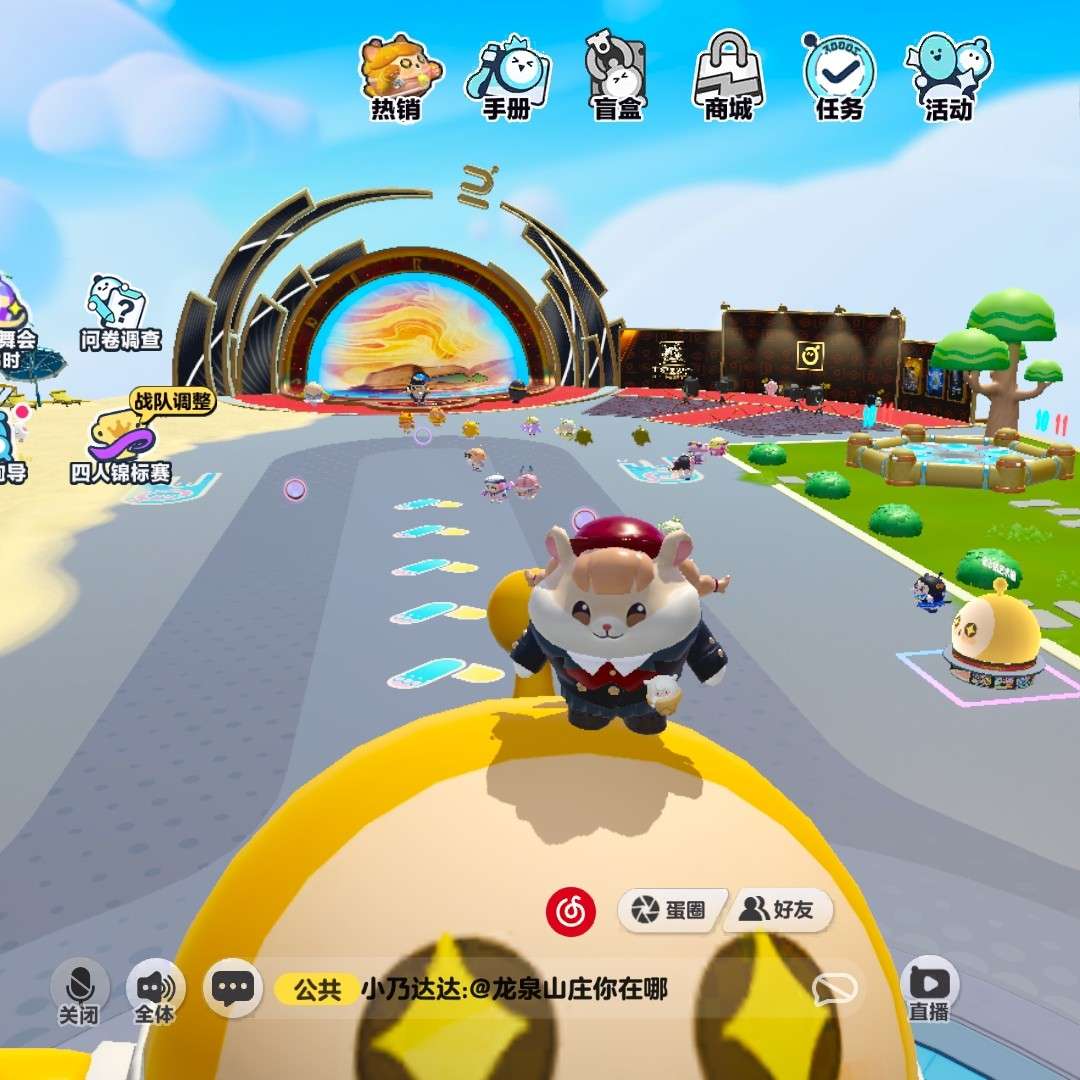Toggle the microphone 关闭 button
The image size is (1080, 1080).
tap(79, 990)
